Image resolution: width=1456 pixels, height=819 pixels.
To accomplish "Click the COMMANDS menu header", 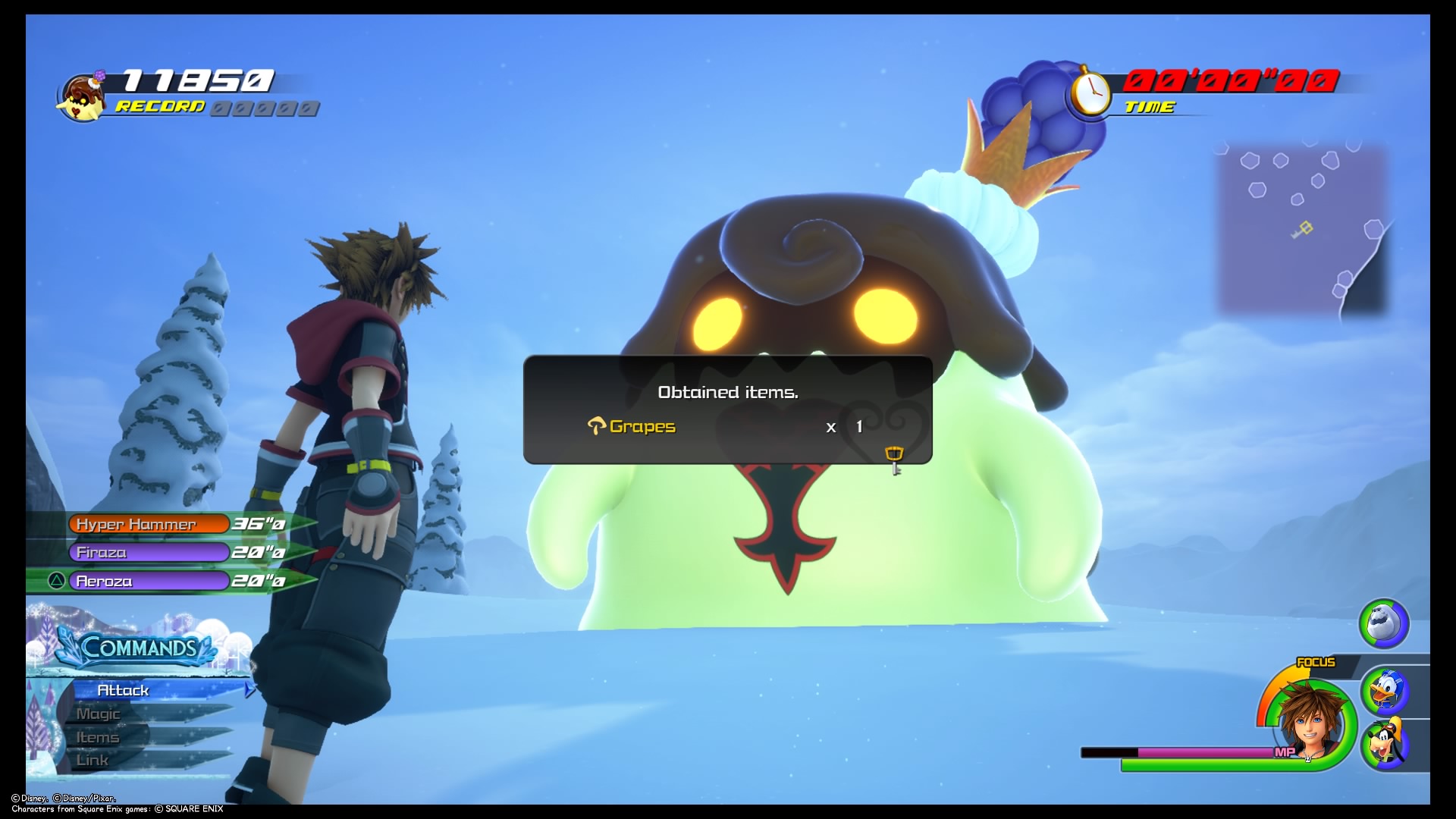I will coord(139,648).
